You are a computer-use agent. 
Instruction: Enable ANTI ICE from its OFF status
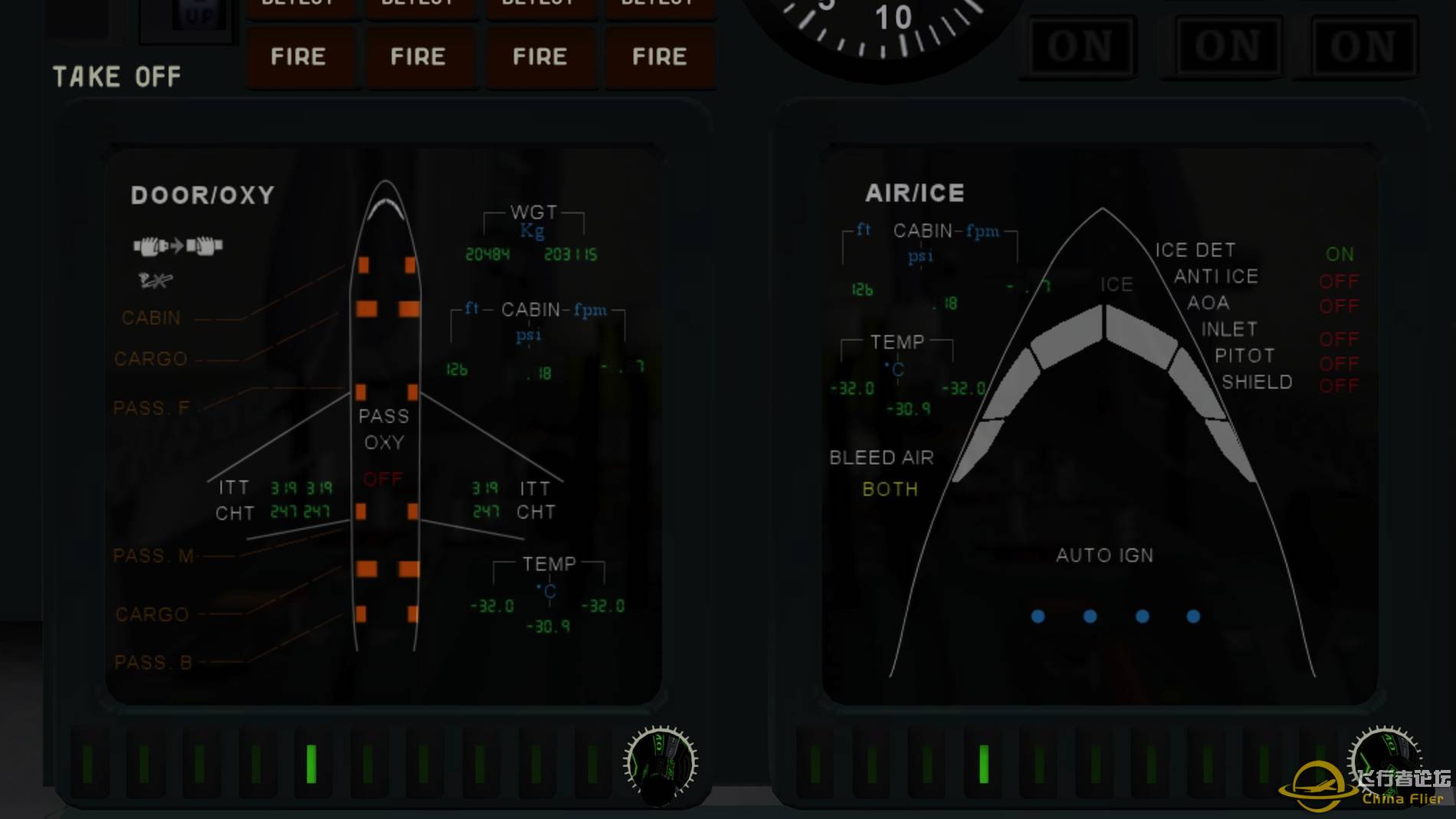pyautogui.click(x=1340, y=282)
